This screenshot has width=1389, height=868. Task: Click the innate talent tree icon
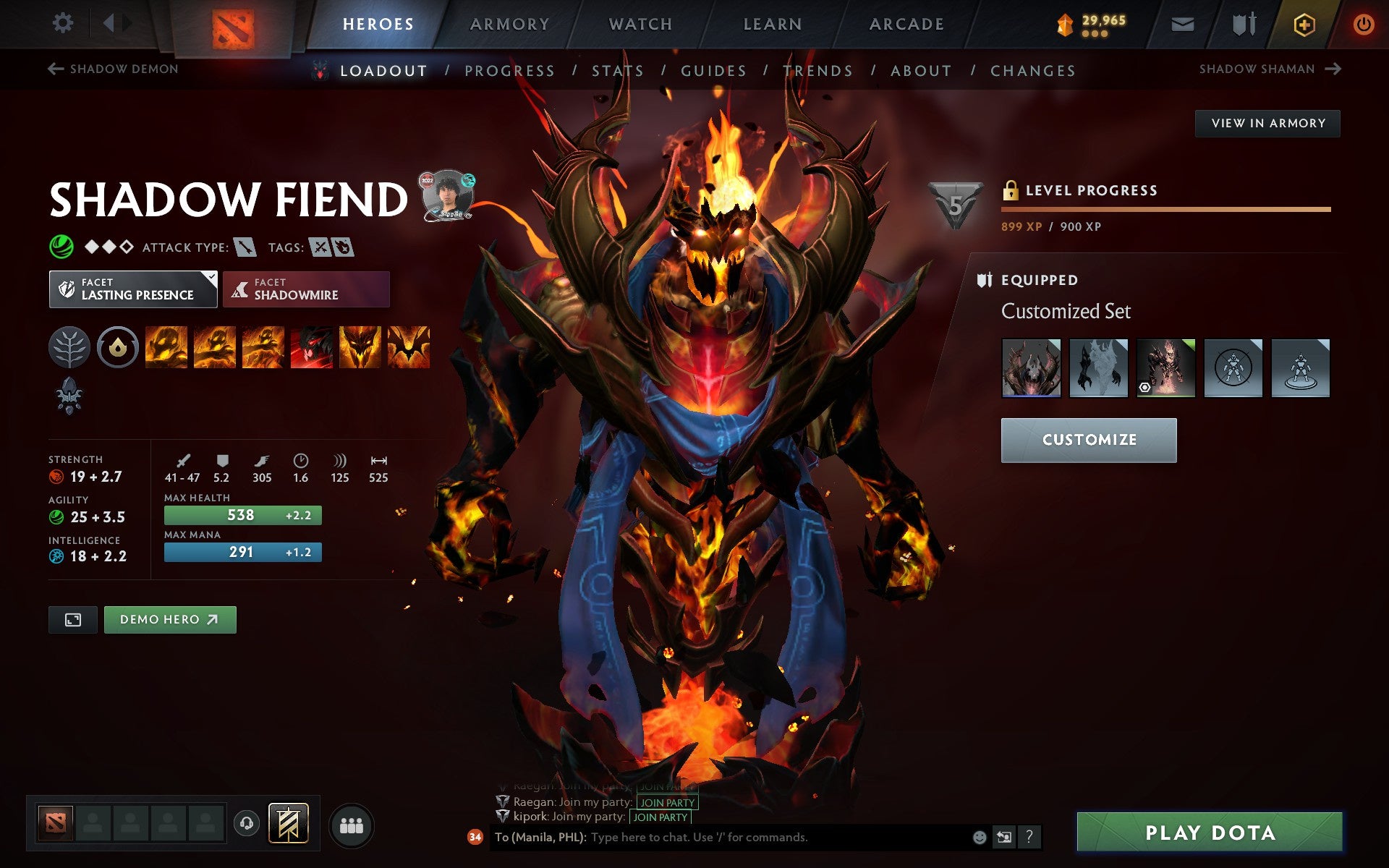[69, 347]
